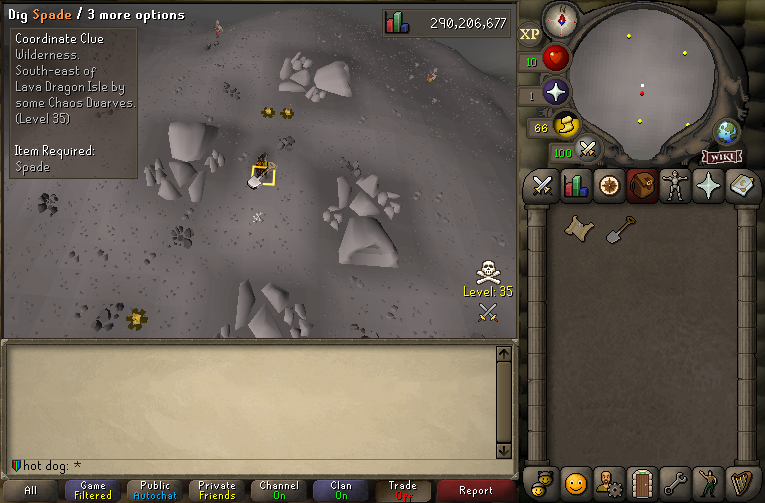
Task: Open the Skills stats tab
Action: pos(575,186)
